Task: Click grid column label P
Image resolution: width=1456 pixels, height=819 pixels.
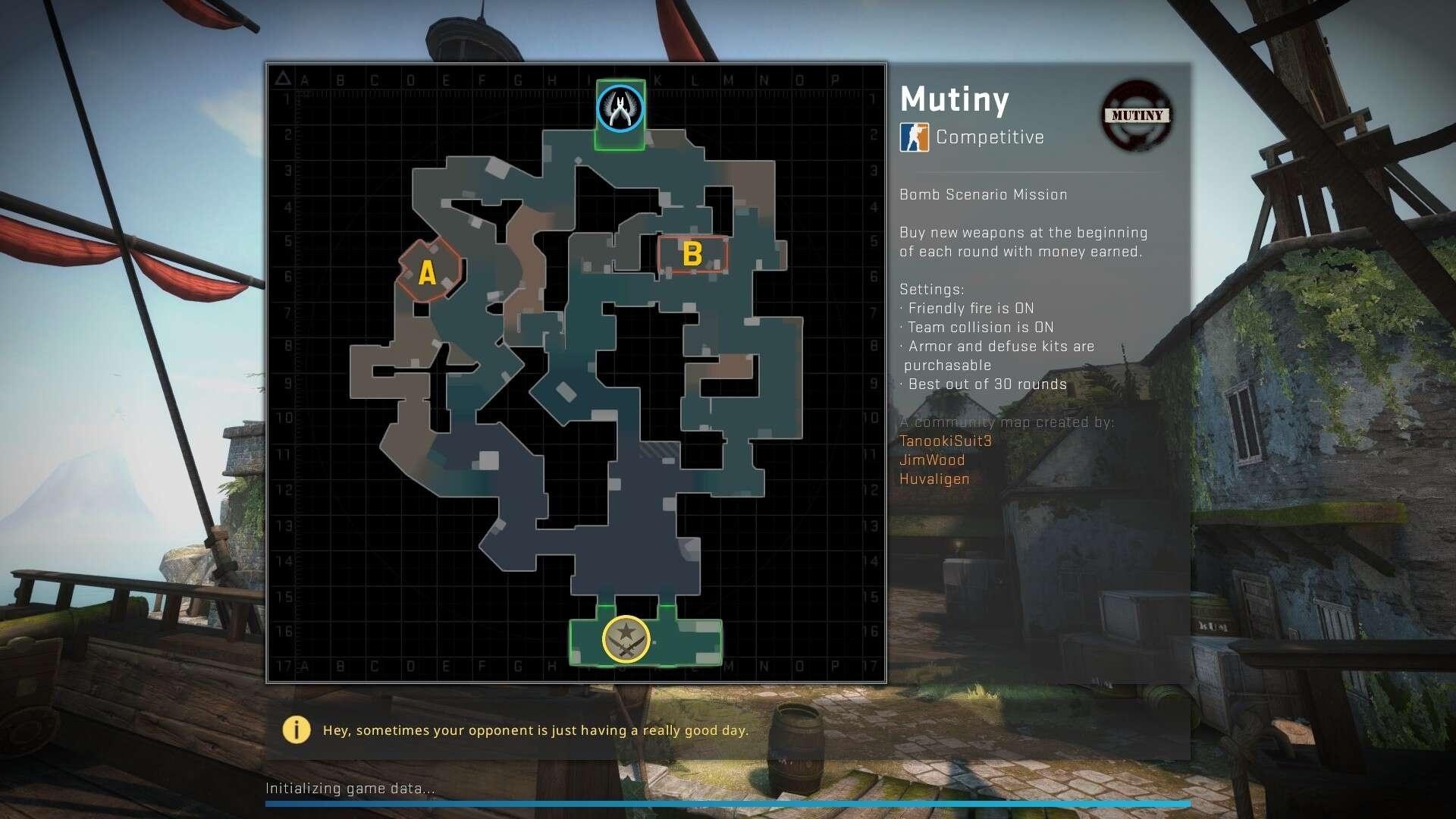Action: [836, 78]
